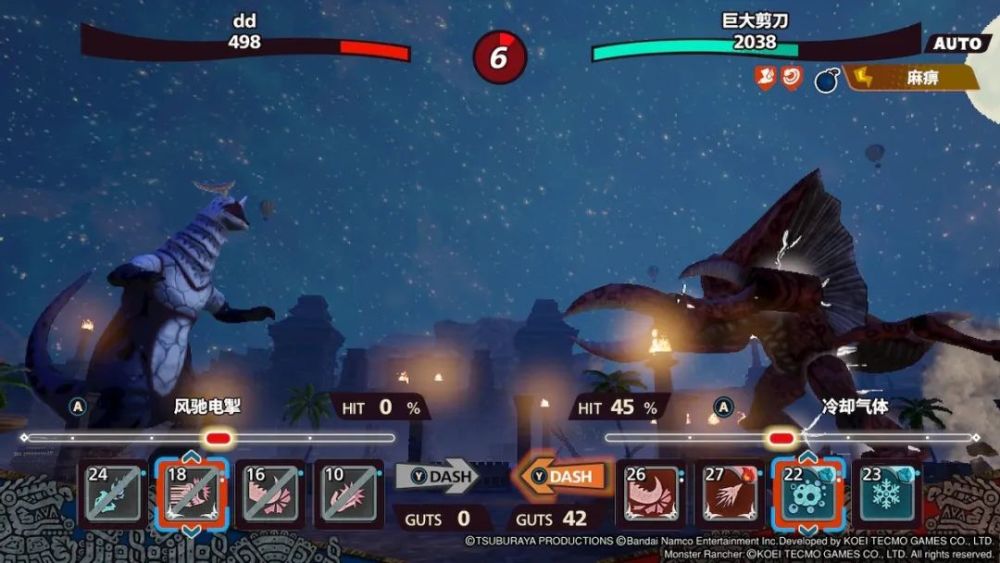This screenshot has width=1000, height=563.
Task: Choose the highlighted 18-guts skill slot
Action: coord(191,494)
